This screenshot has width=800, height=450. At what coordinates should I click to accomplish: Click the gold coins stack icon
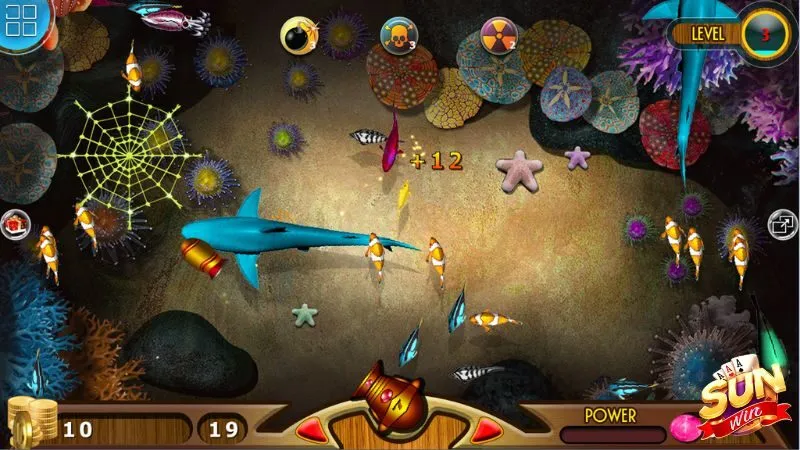(x=28, y=420)
